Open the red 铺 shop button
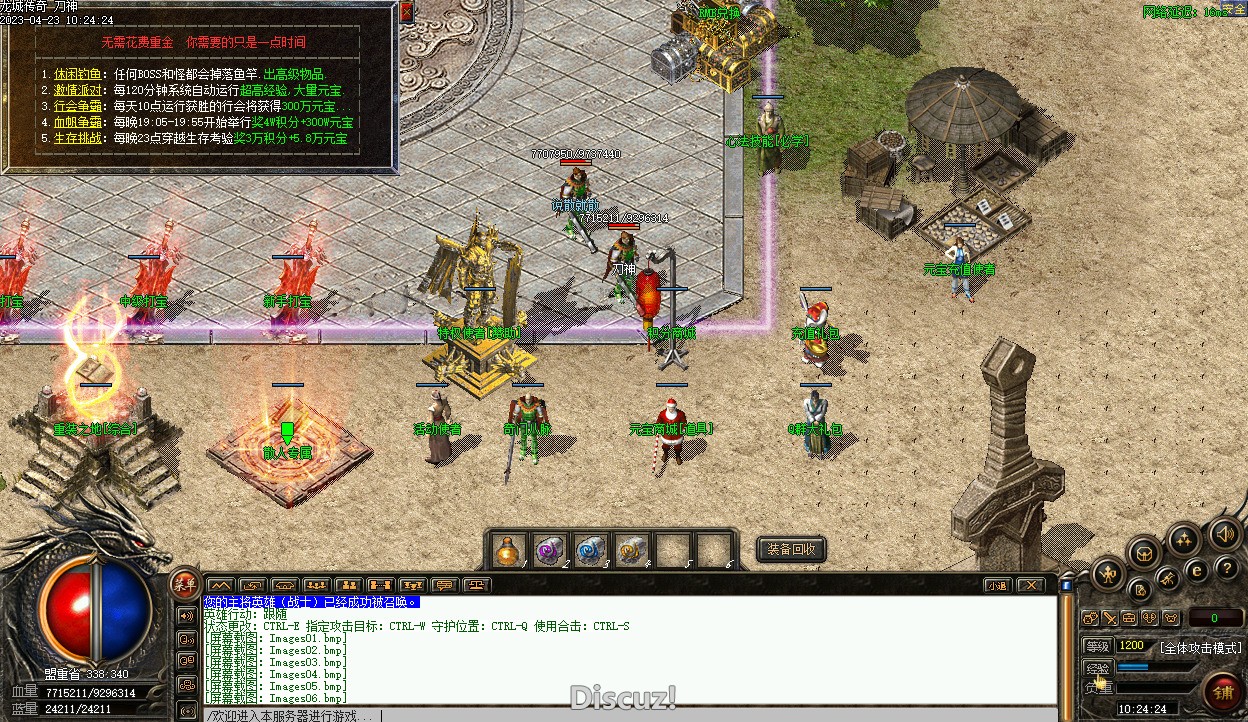Screen dimensions: 1248x722 pos(1223,692)
